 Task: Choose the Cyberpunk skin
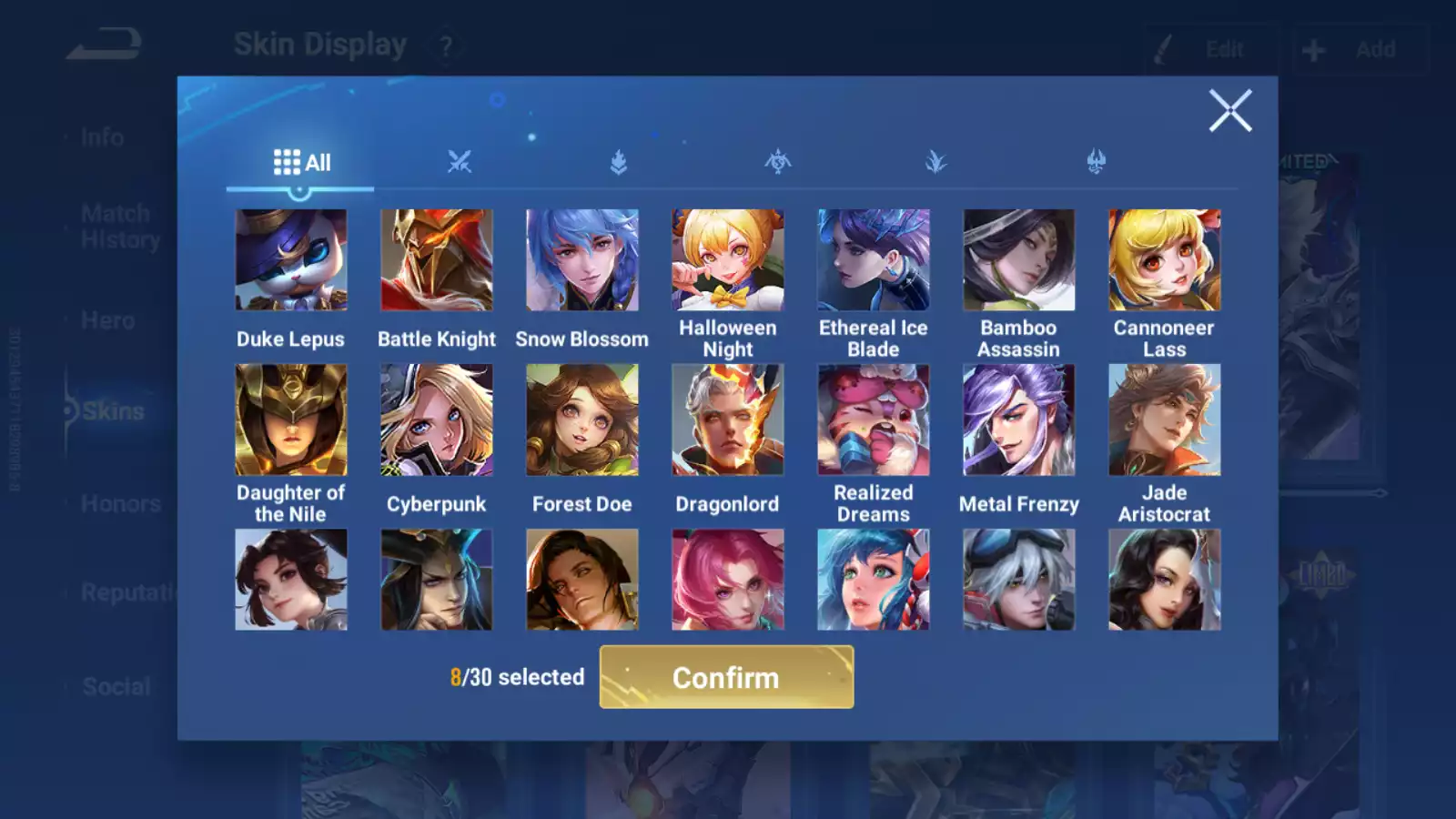[436, 420]
